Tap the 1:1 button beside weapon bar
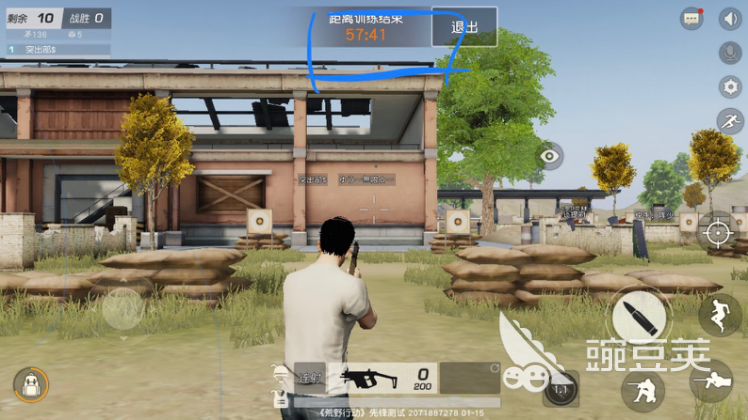This screenshot has width=748, height=420. (x=561, y=388)
